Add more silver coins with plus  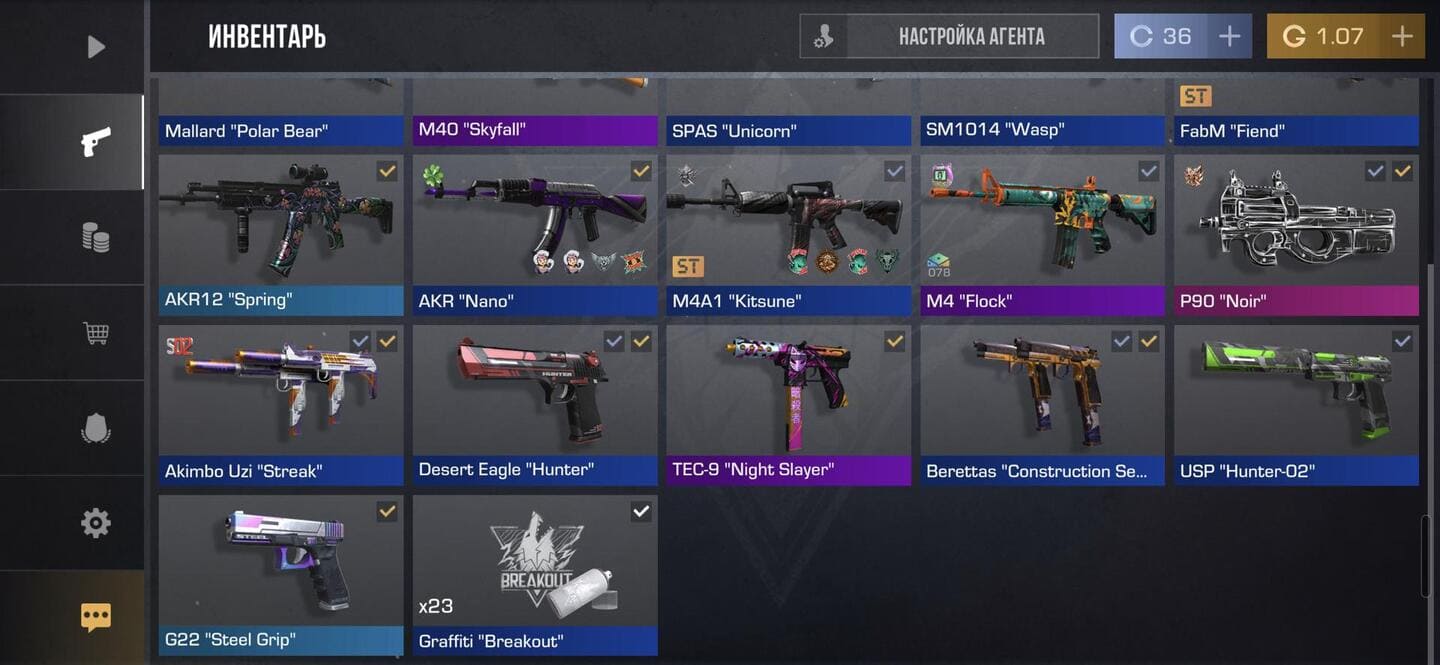pyautogui.click(x=1229, y=37)
